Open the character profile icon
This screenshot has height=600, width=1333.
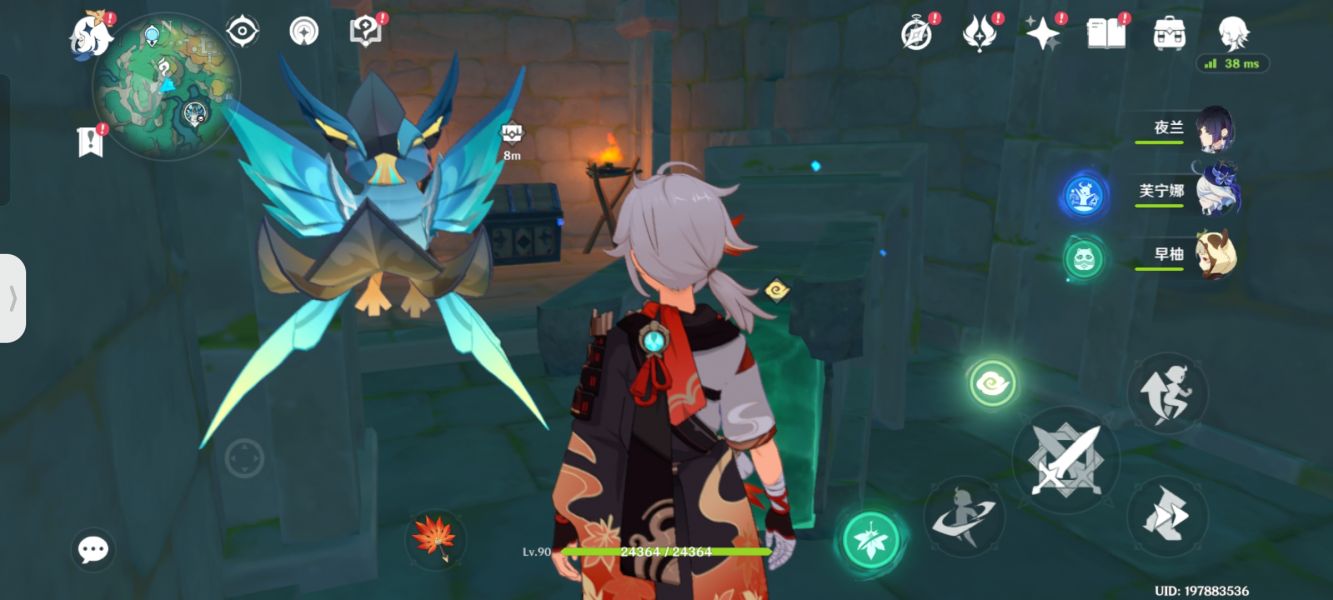pos(1233,33)
